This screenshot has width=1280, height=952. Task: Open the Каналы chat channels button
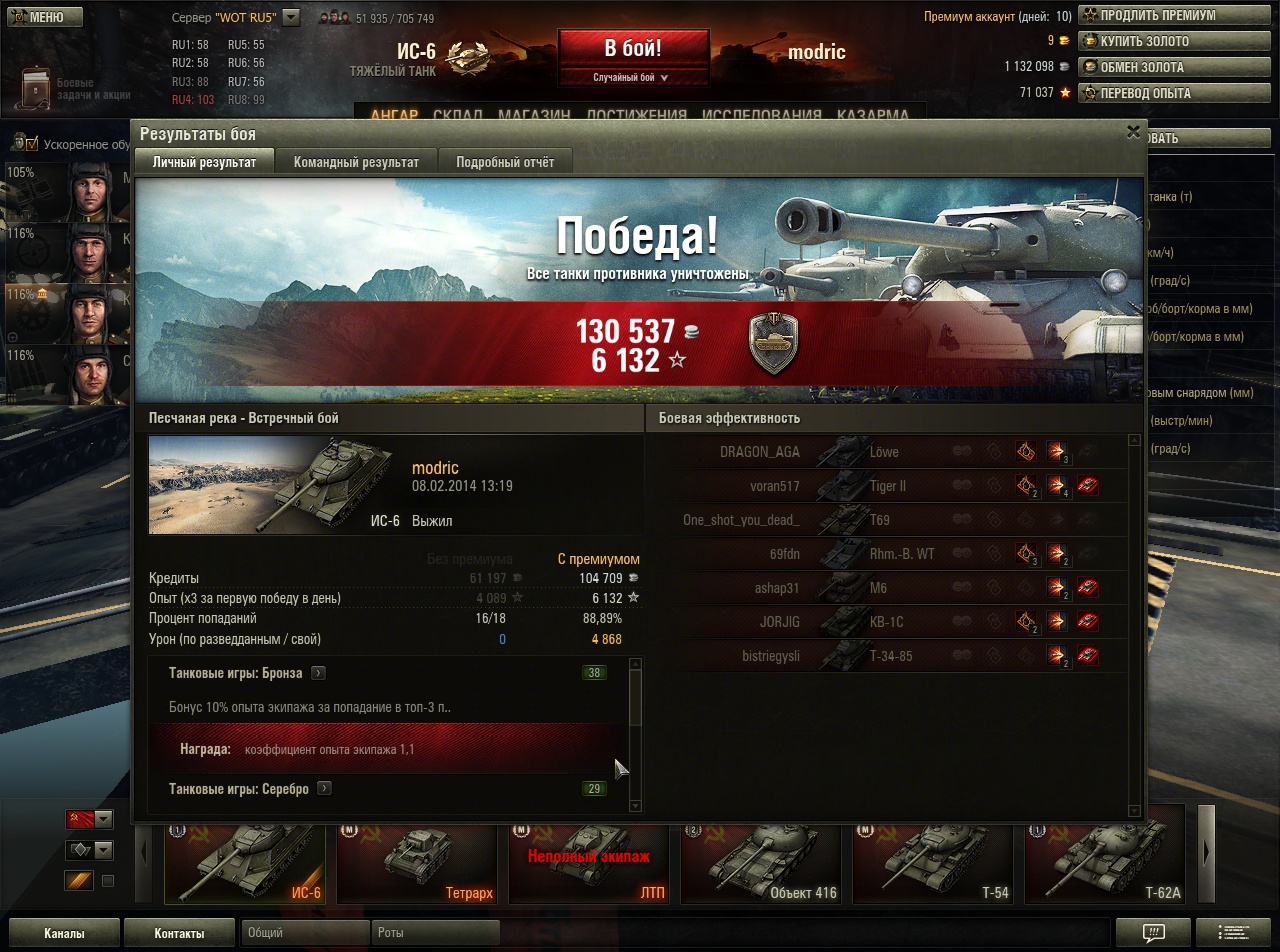(64, 933)
